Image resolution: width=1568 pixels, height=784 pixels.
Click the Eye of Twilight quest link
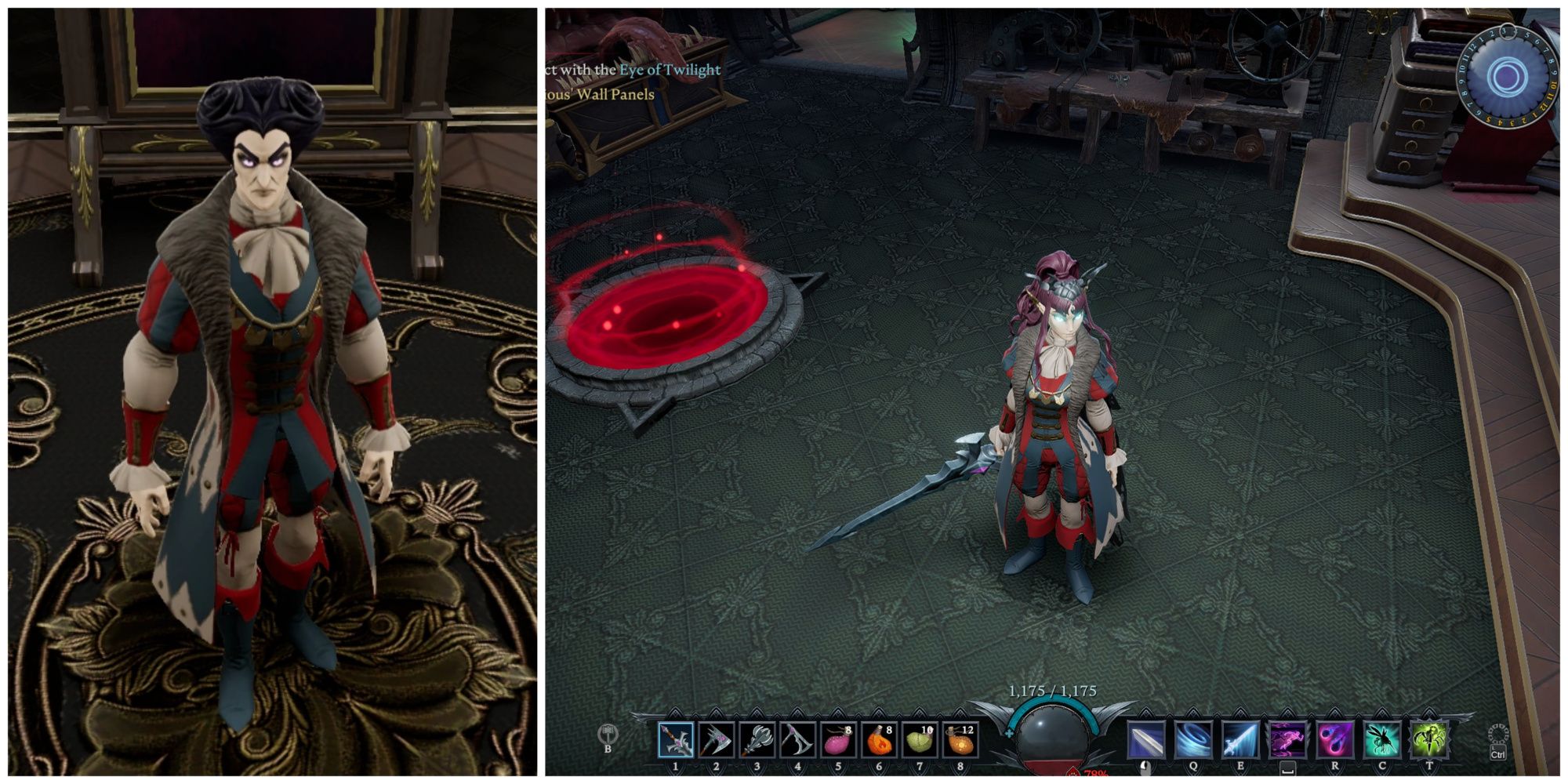[667, 70]
